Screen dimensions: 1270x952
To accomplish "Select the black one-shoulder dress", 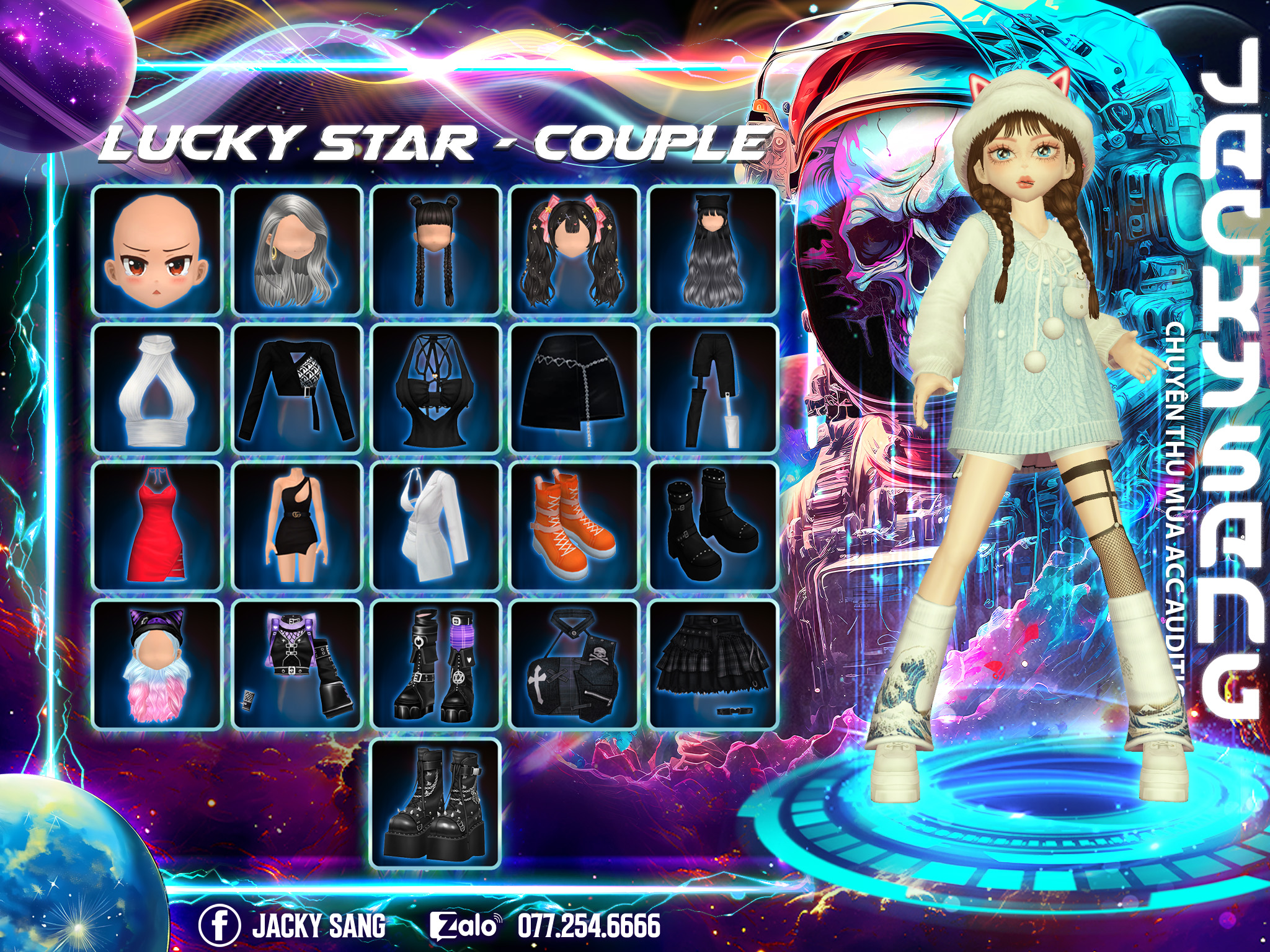I will (296, 527).
